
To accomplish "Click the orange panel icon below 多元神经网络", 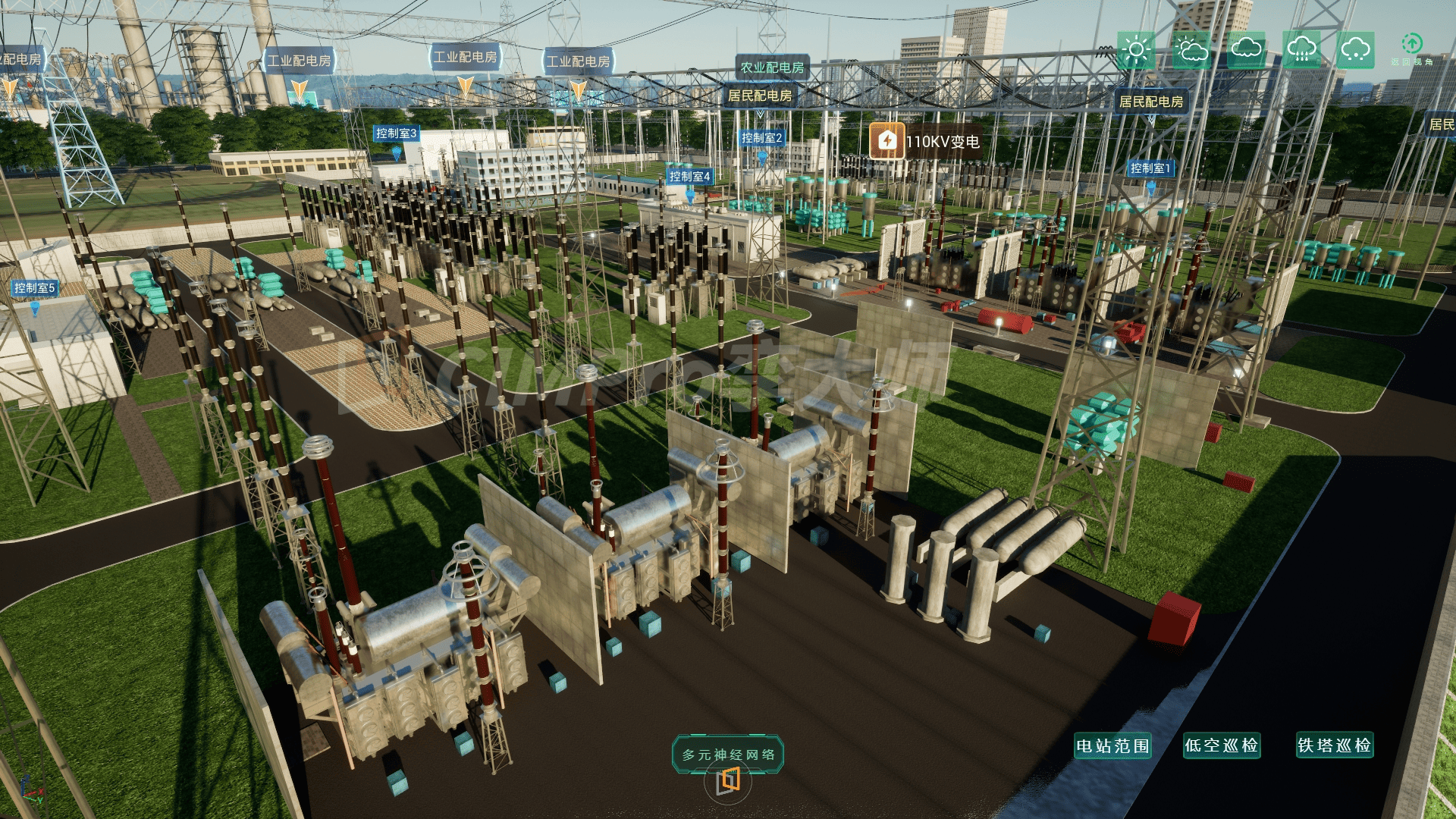I will (x=729, y=780).
